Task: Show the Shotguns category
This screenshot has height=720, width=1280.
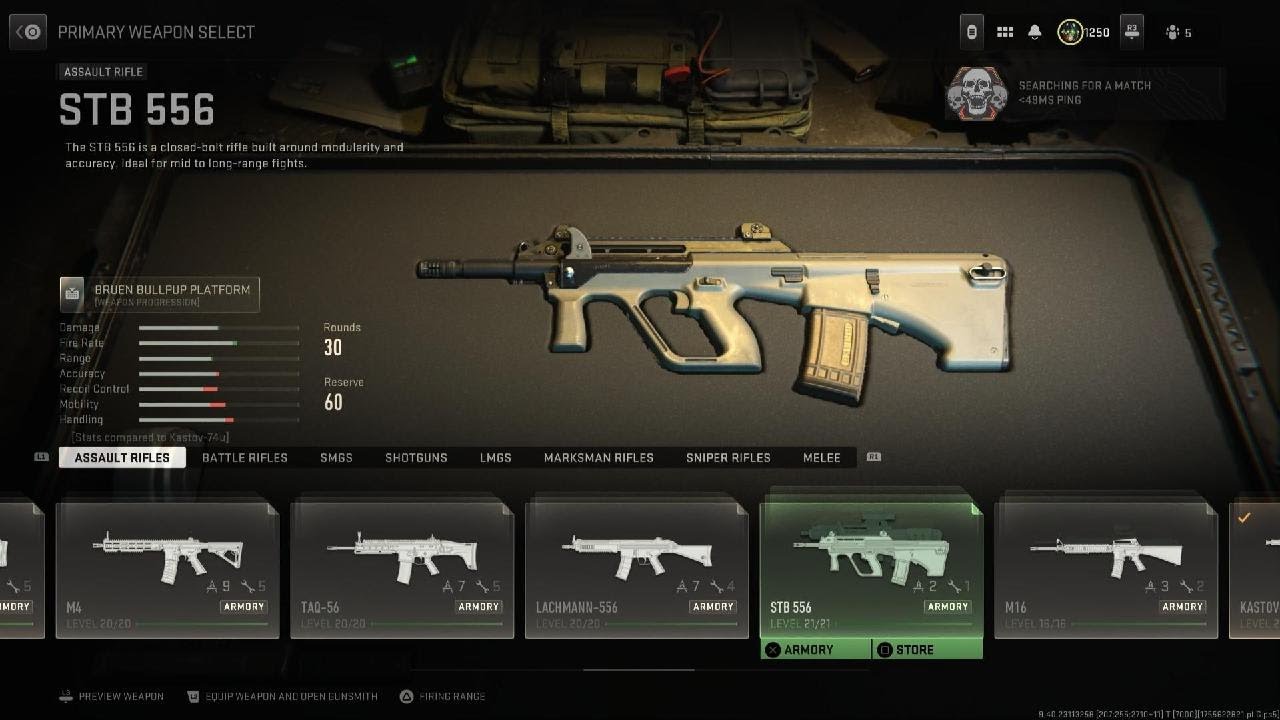Action: (416, 457)
